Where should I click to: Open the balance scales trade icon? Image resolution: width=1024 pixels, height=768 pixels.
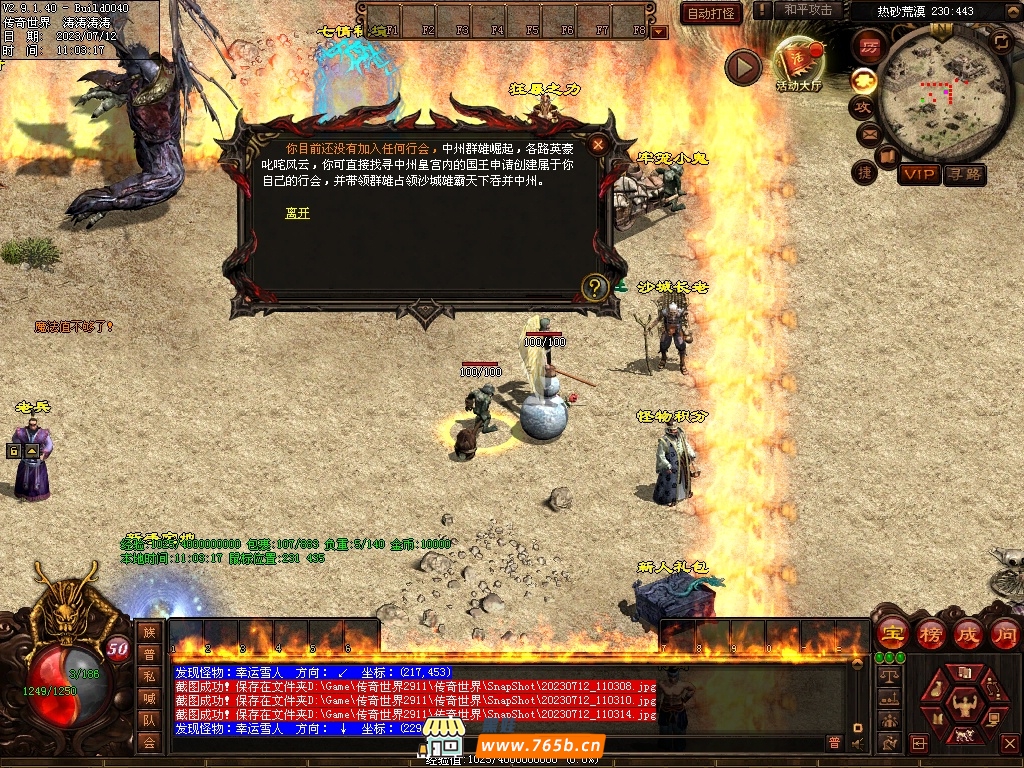[887, 676]
